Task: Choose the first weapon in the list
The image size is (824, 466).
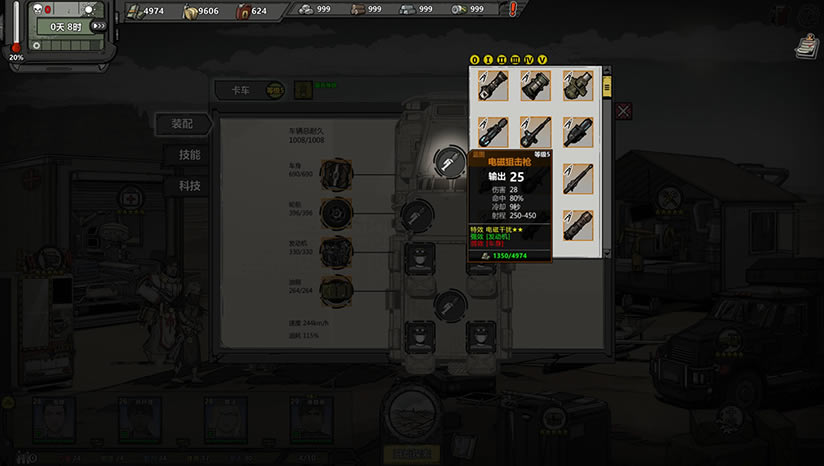Action: click(493, 85)
